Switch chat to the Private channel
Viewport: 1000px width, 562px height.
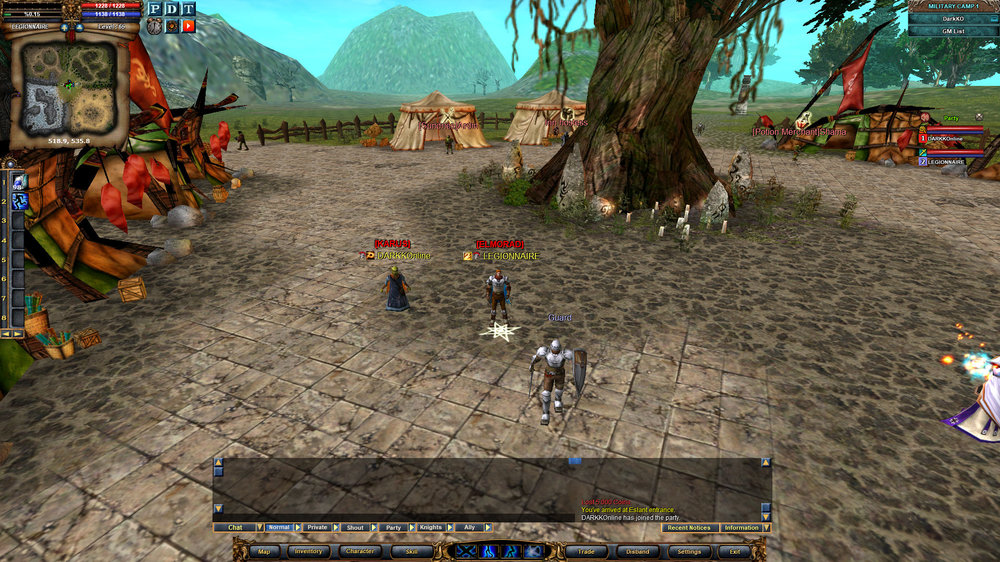click(x=317, y=527)
